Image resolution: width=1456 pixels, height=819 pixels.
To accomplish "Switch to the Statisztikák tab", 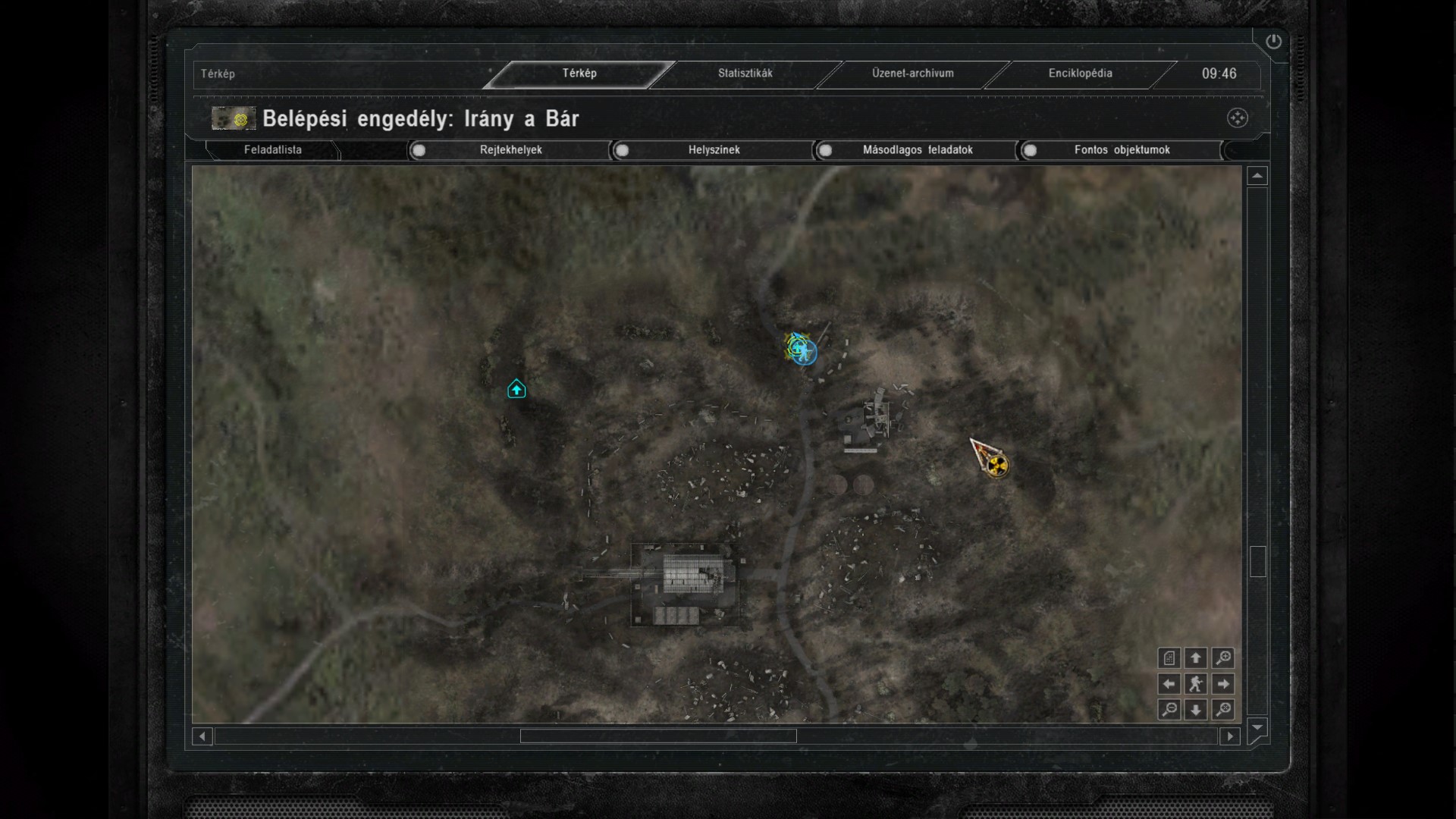I will pyautogui.click(x=745, y=74).
